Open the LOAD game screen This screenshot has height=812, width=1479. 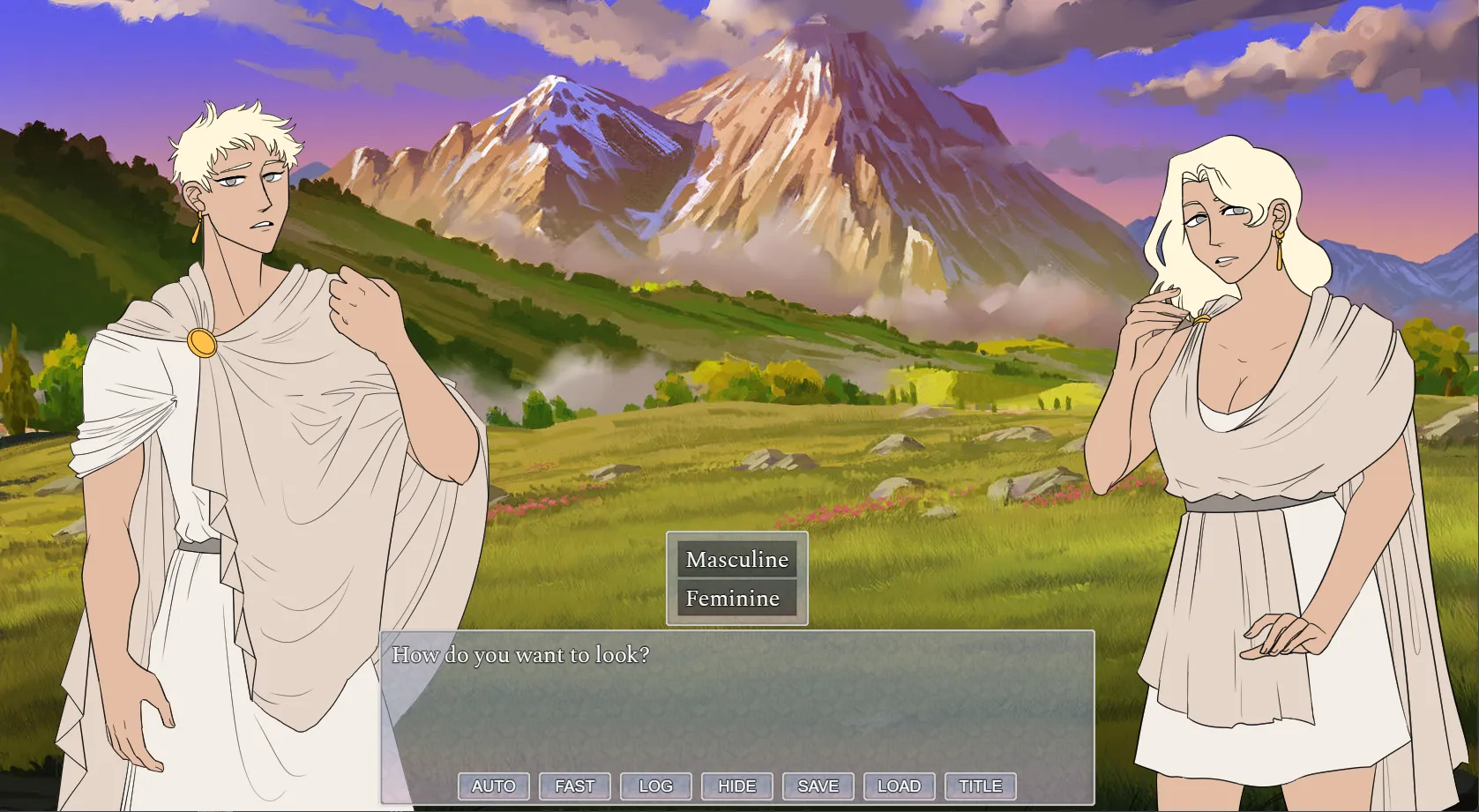click(899, 786)
